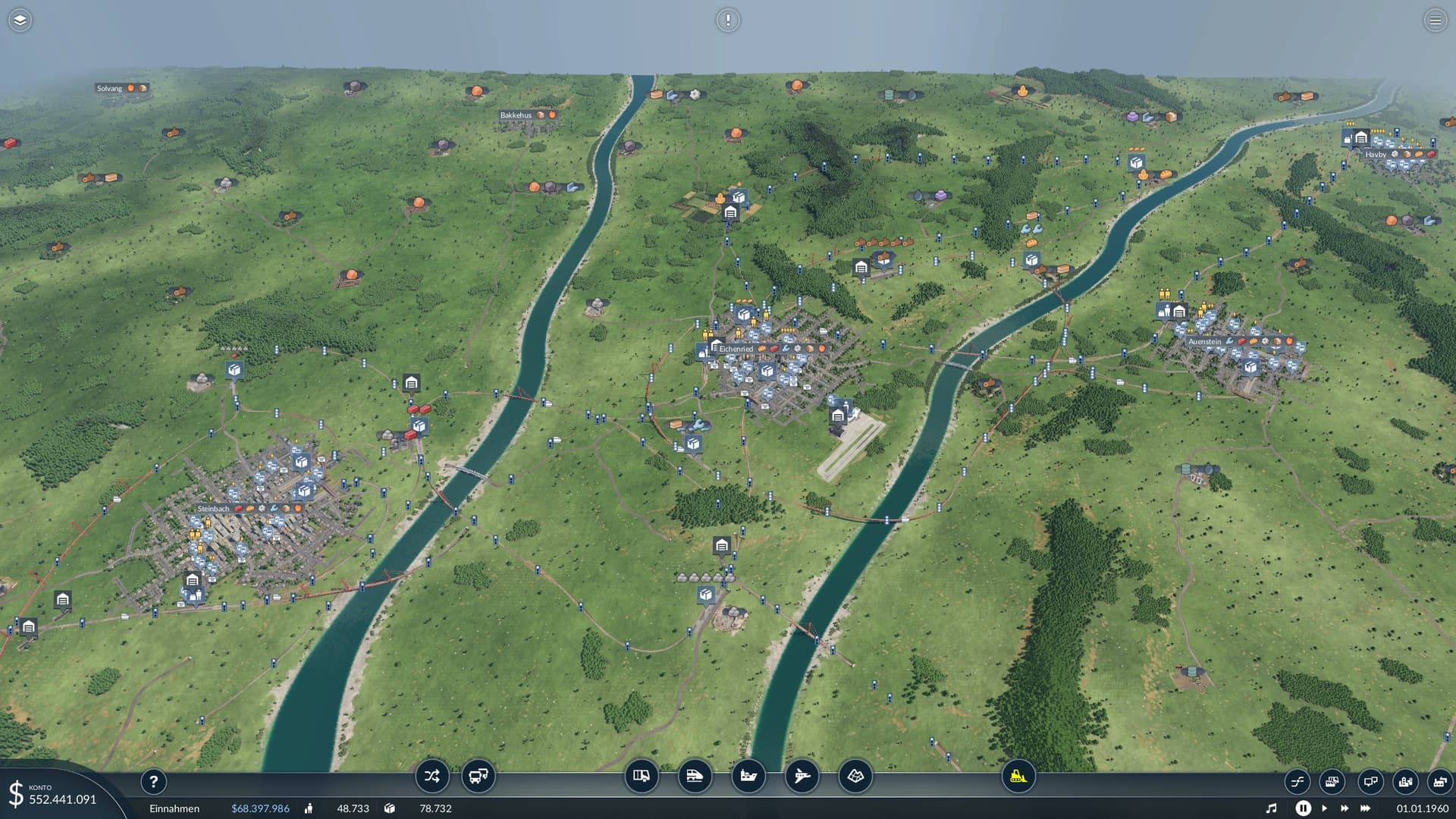The height and width of the screenshot is (819, 1456).
Task: Open the main menu hamburger button
Action: click(x=1435, y=20)
